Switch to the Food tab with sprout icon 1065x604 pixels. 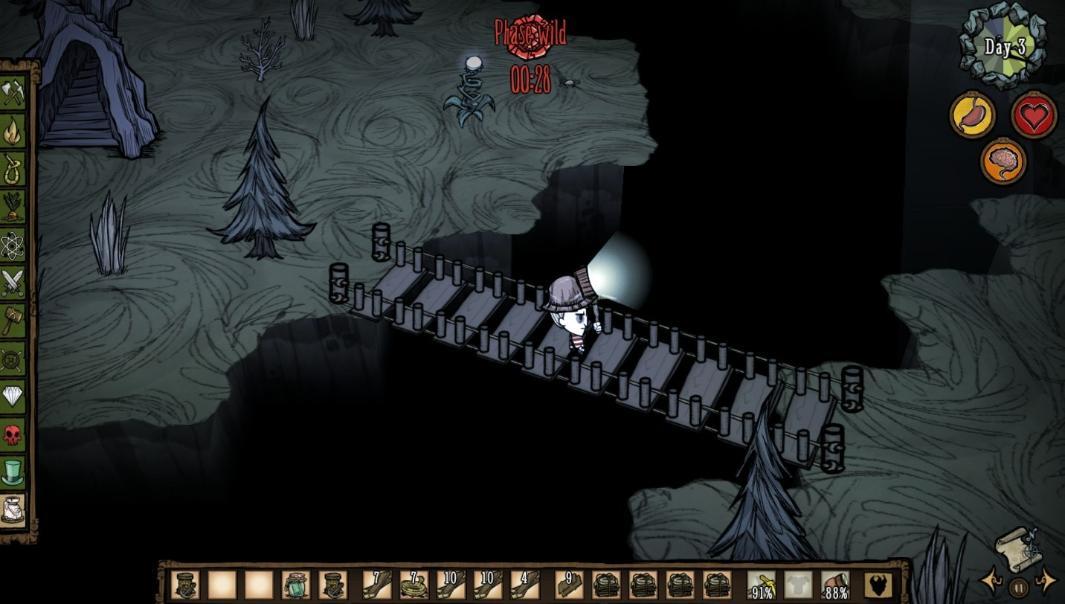13,205
